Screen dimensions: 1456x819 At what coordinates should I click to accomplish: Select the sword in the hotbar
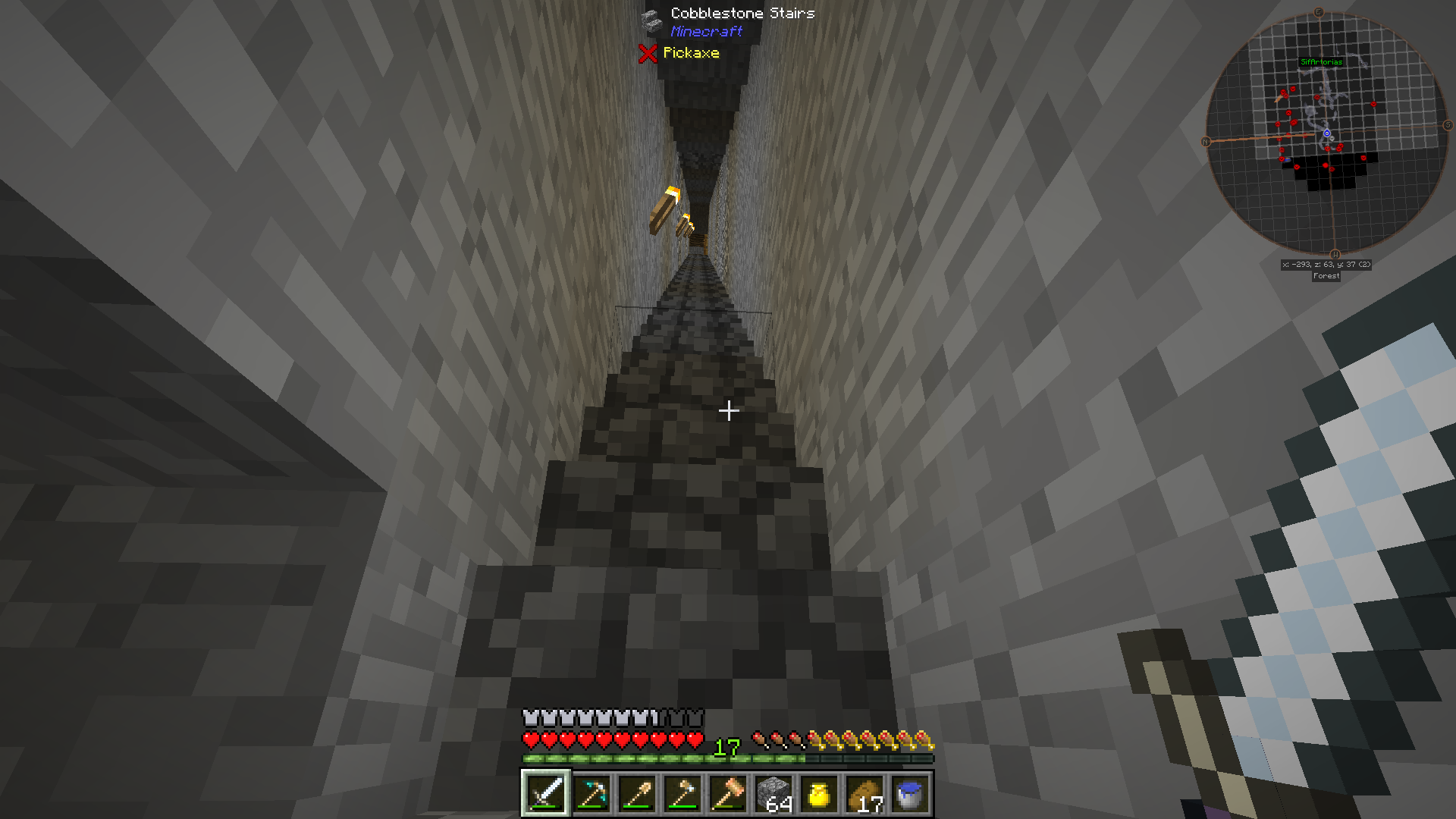click(x=546, y=793)
